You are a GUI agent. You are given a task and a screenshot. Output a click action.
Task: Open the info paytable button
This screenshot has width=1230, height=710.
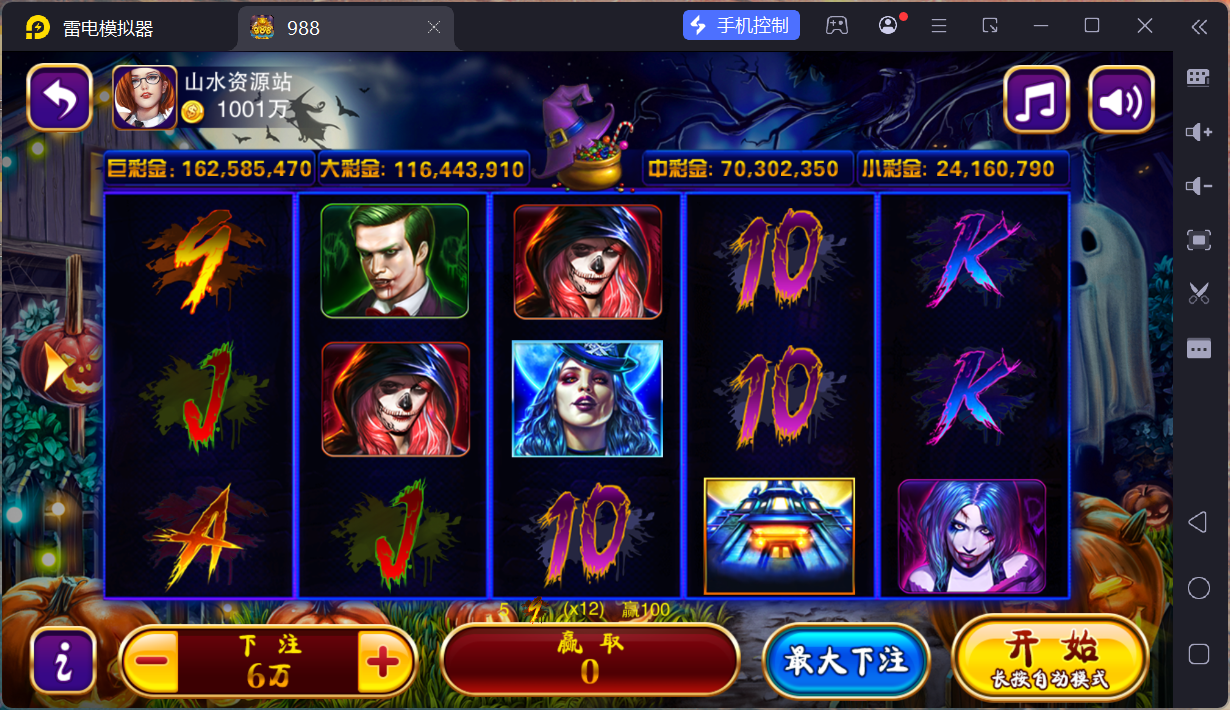63,661
